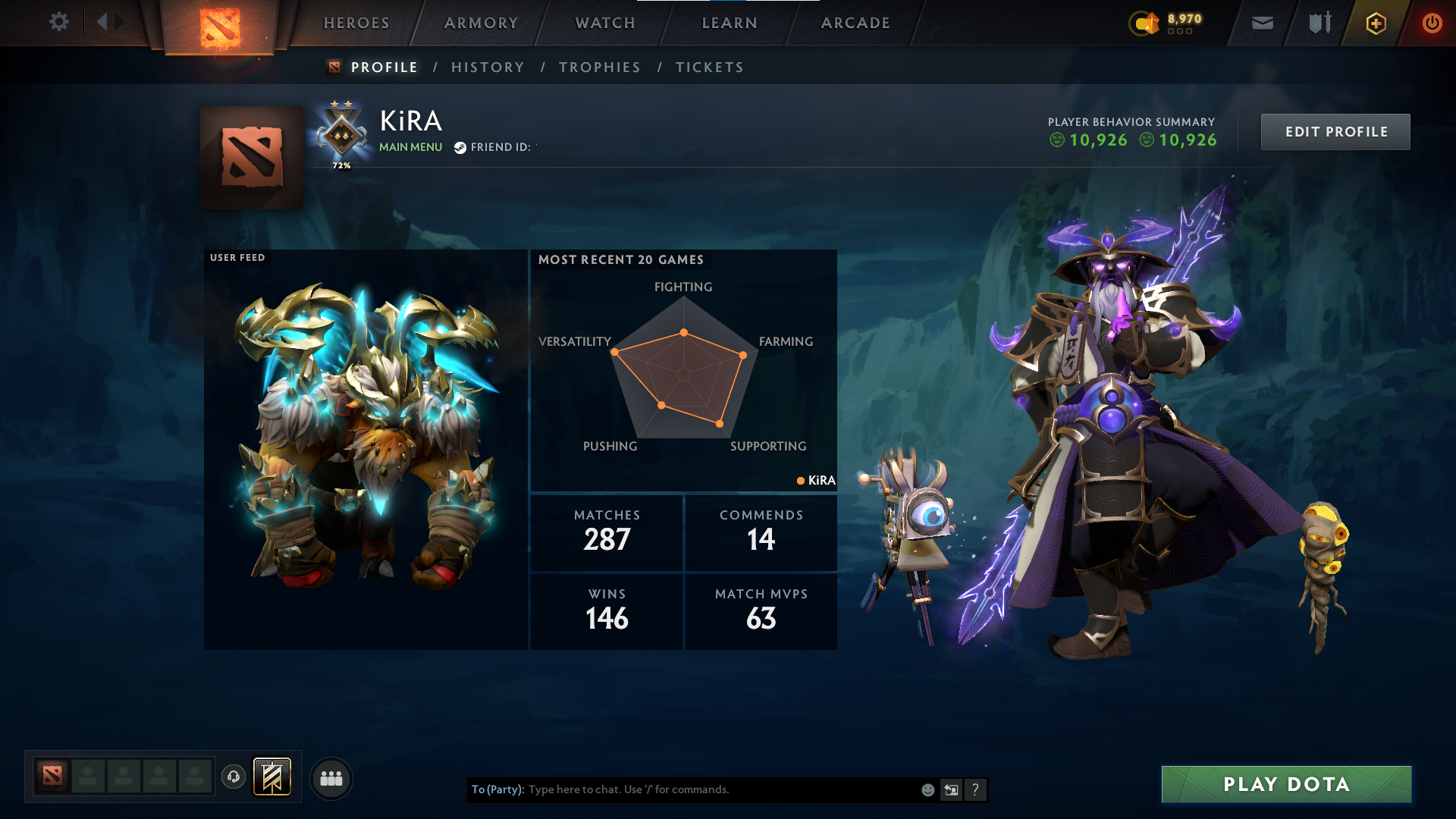Open the settings gear menu
The image size is (1456, 819).
pos(59,22)
